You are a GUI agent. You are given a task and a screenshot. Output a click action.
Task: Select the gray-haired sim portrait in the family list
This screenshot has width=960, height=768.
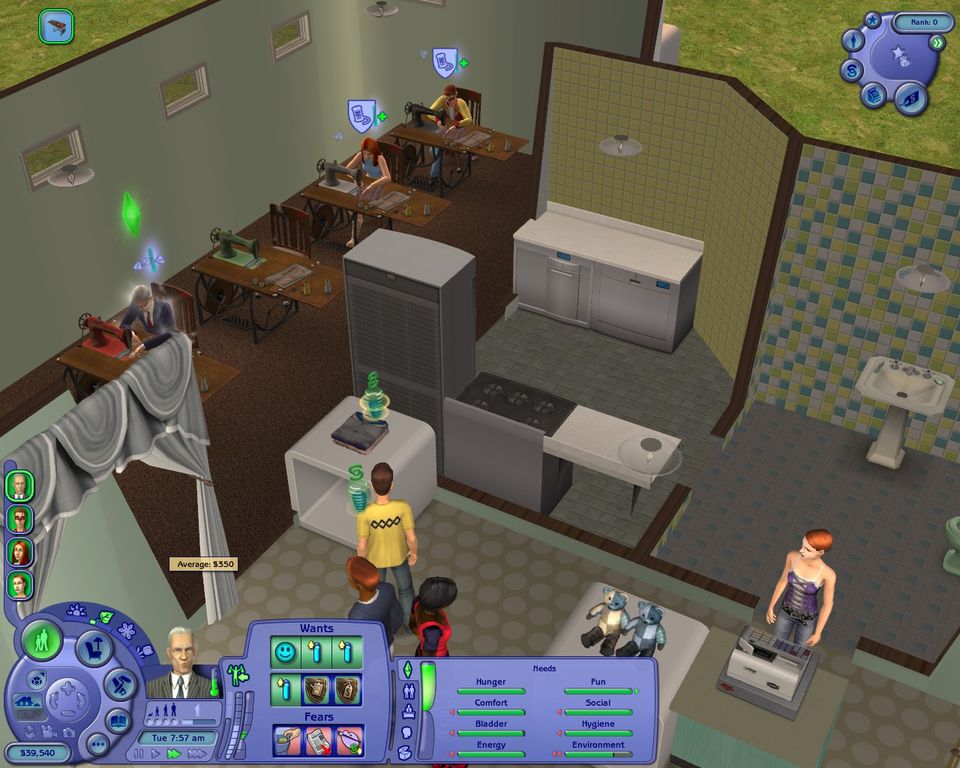[19, 487]
